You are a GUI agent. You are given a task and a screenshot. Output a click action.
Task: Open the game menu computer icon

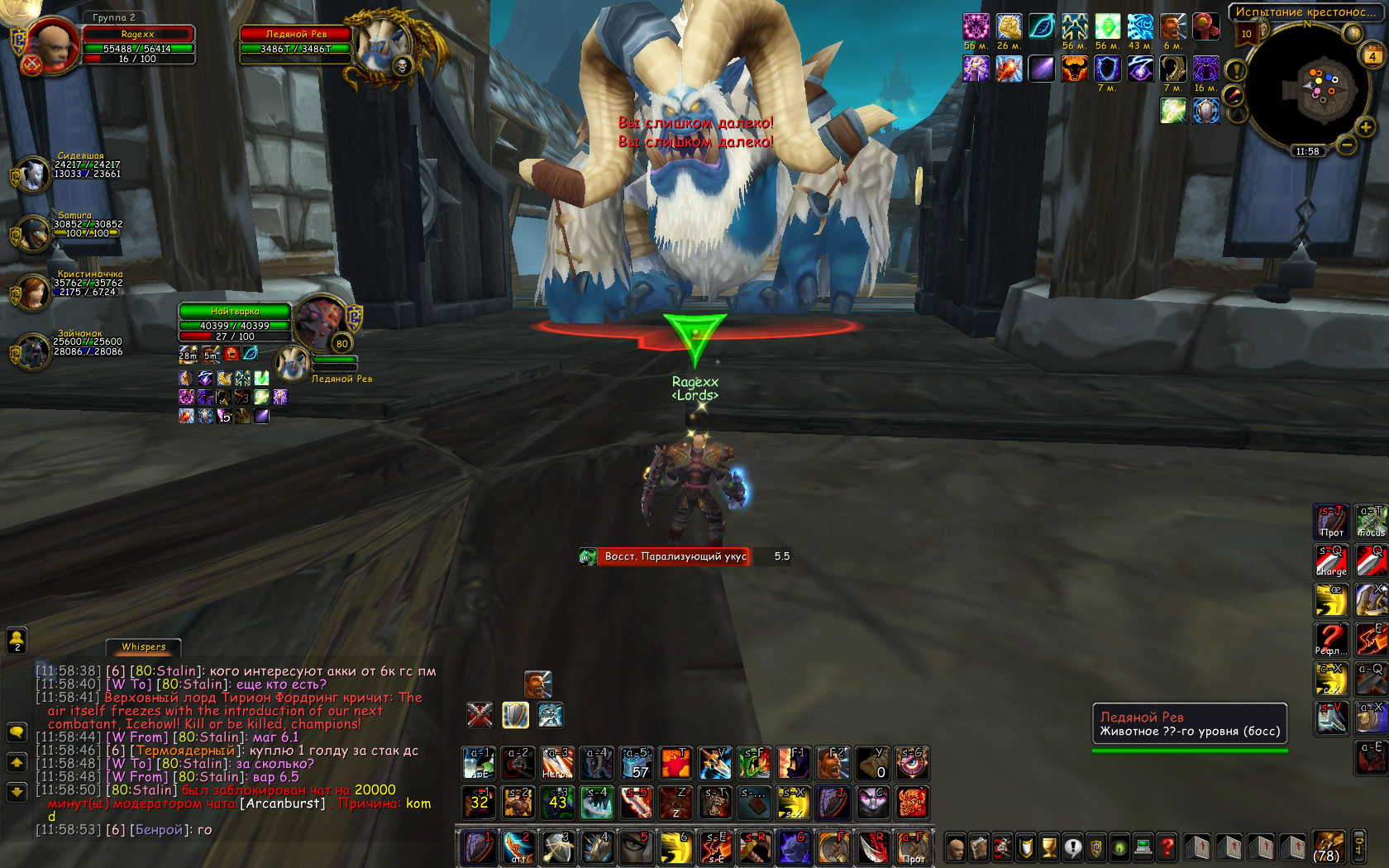coord(1143,847)
